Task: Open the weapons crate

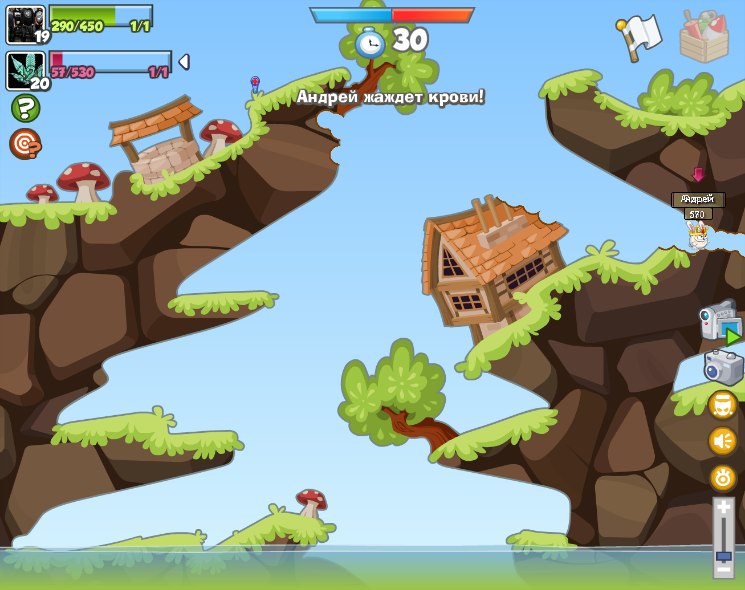Action: [x=704, y=37]
